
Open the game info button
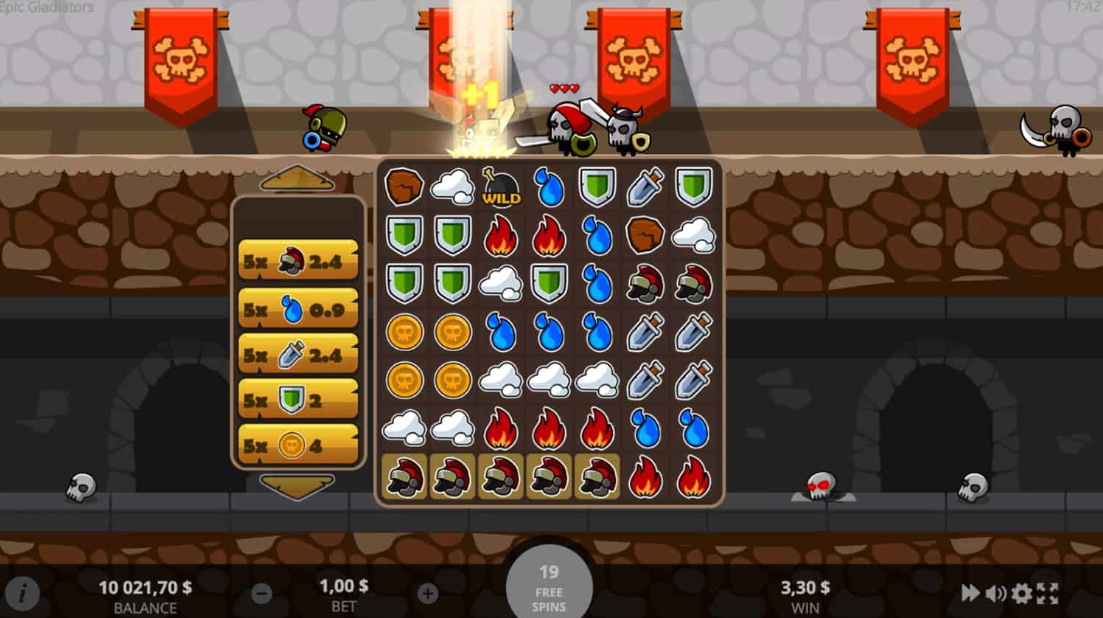tap(22, 593)
